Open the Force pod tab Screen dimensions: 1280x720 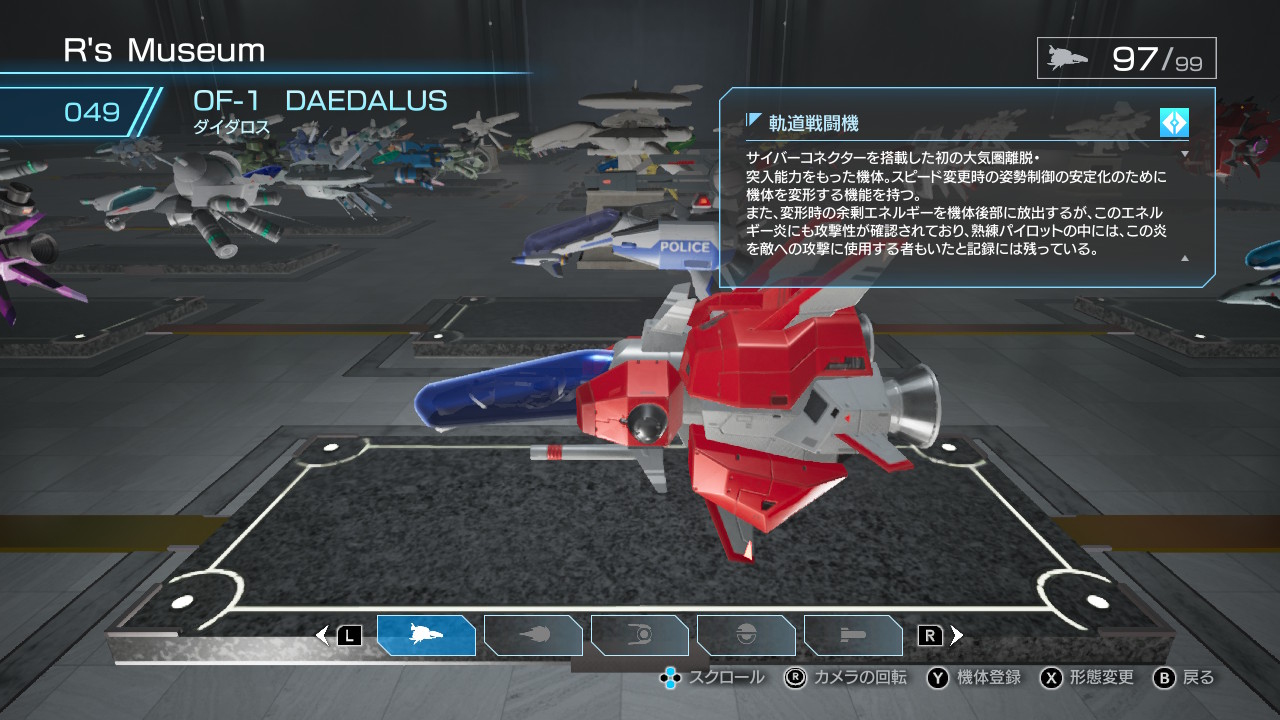click(x=640, y=635)
